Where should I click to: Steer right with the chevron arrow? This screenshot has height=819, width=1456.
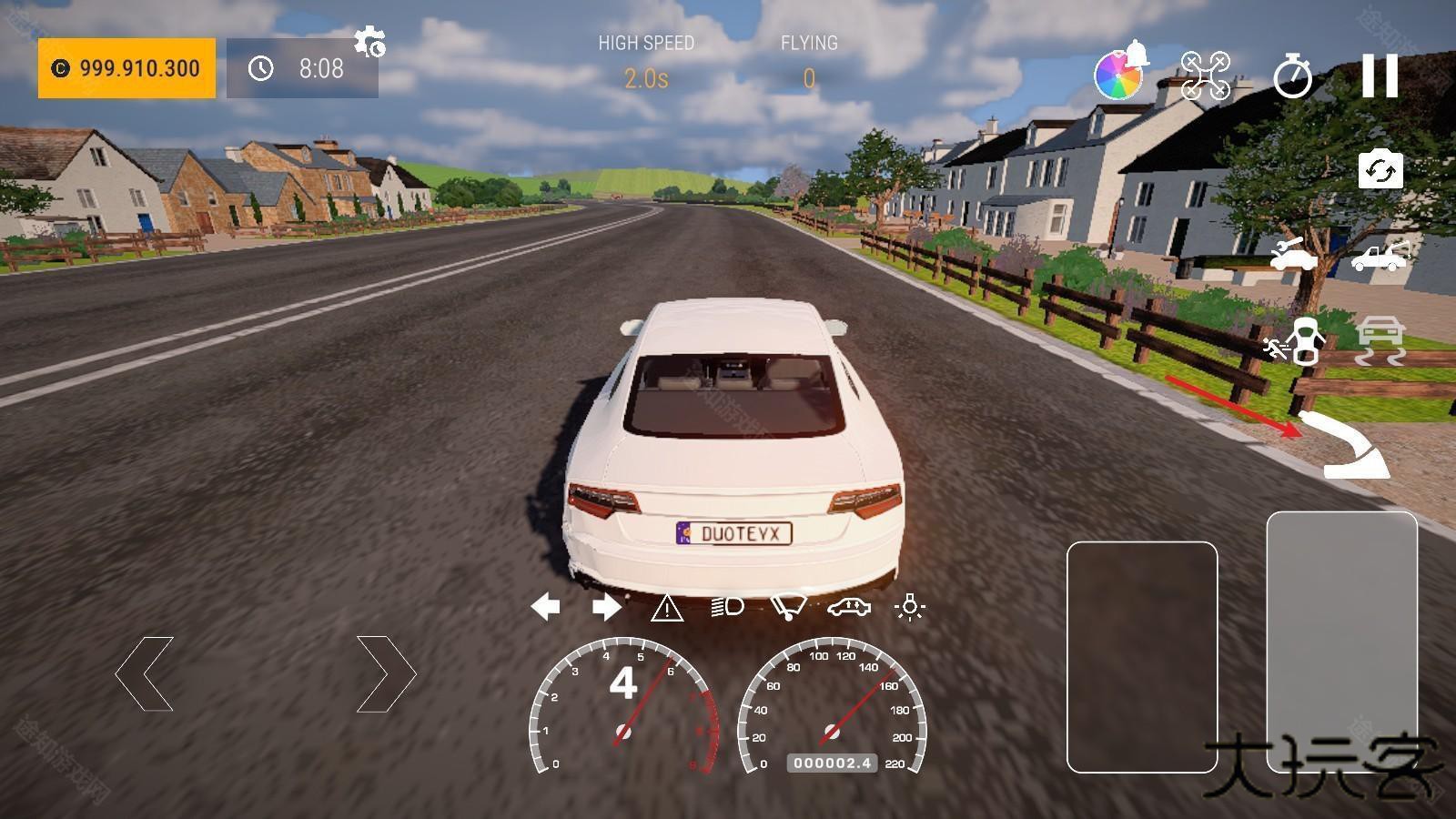[x=386, y=673]
